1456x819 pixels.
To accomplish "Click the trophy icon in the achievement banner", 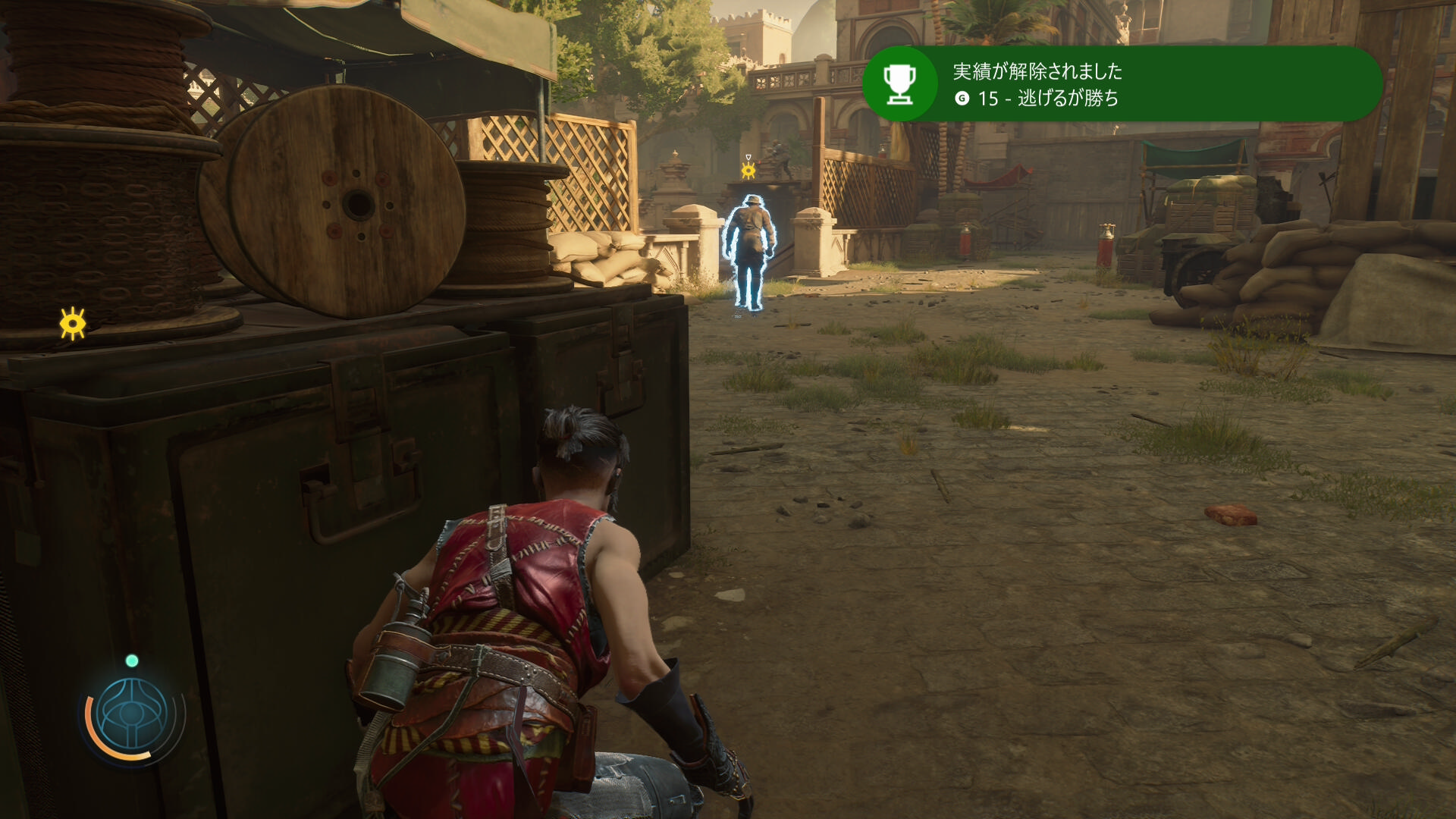I will click(x=900, y=84).
